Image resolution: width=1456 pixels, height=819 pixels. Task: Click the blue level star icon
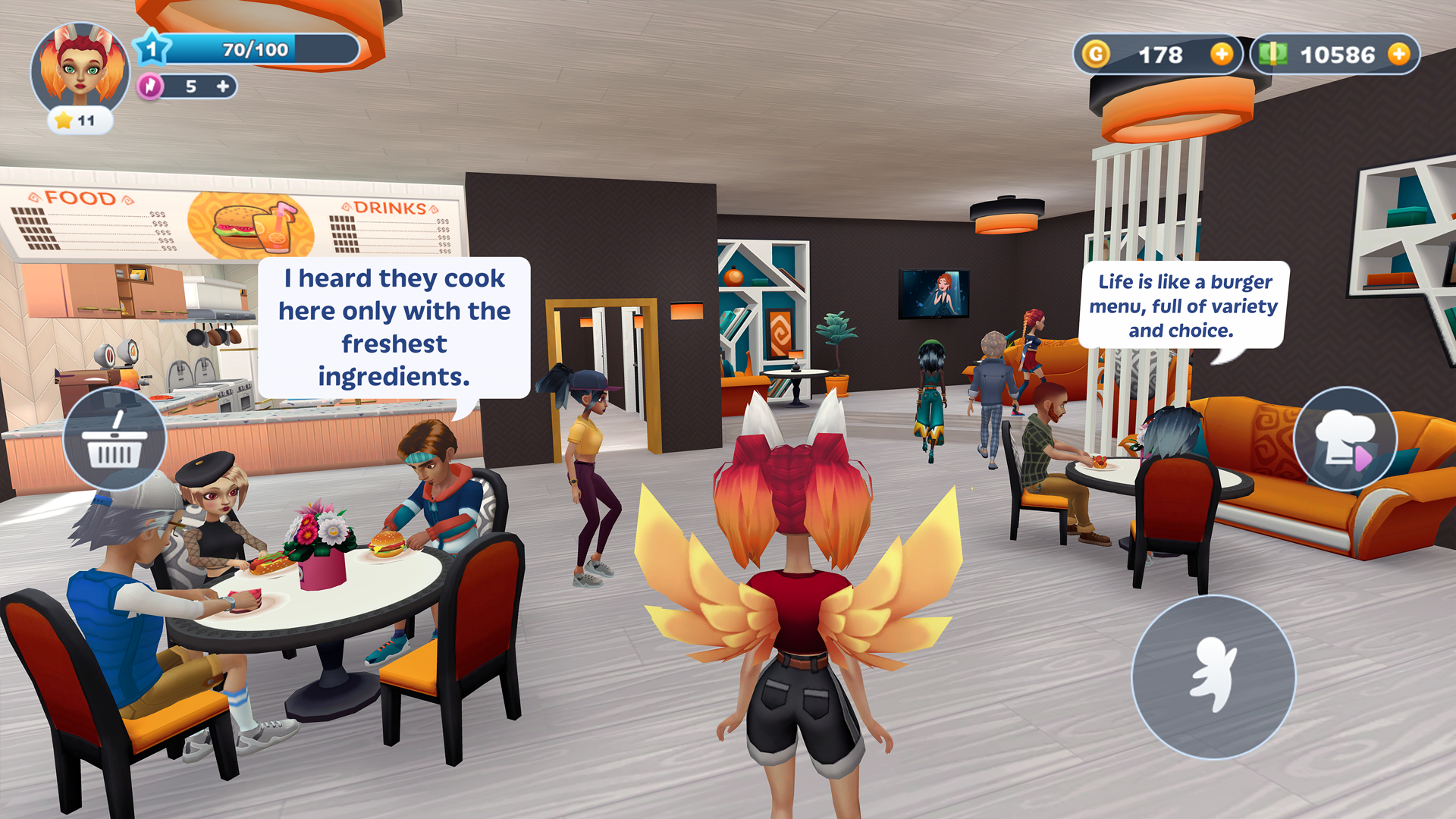152,49
